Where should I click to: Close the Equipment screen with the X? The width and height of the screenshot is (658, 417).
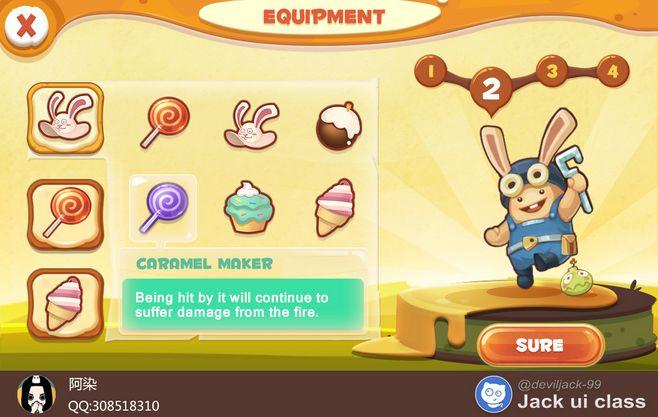[27, 26]
